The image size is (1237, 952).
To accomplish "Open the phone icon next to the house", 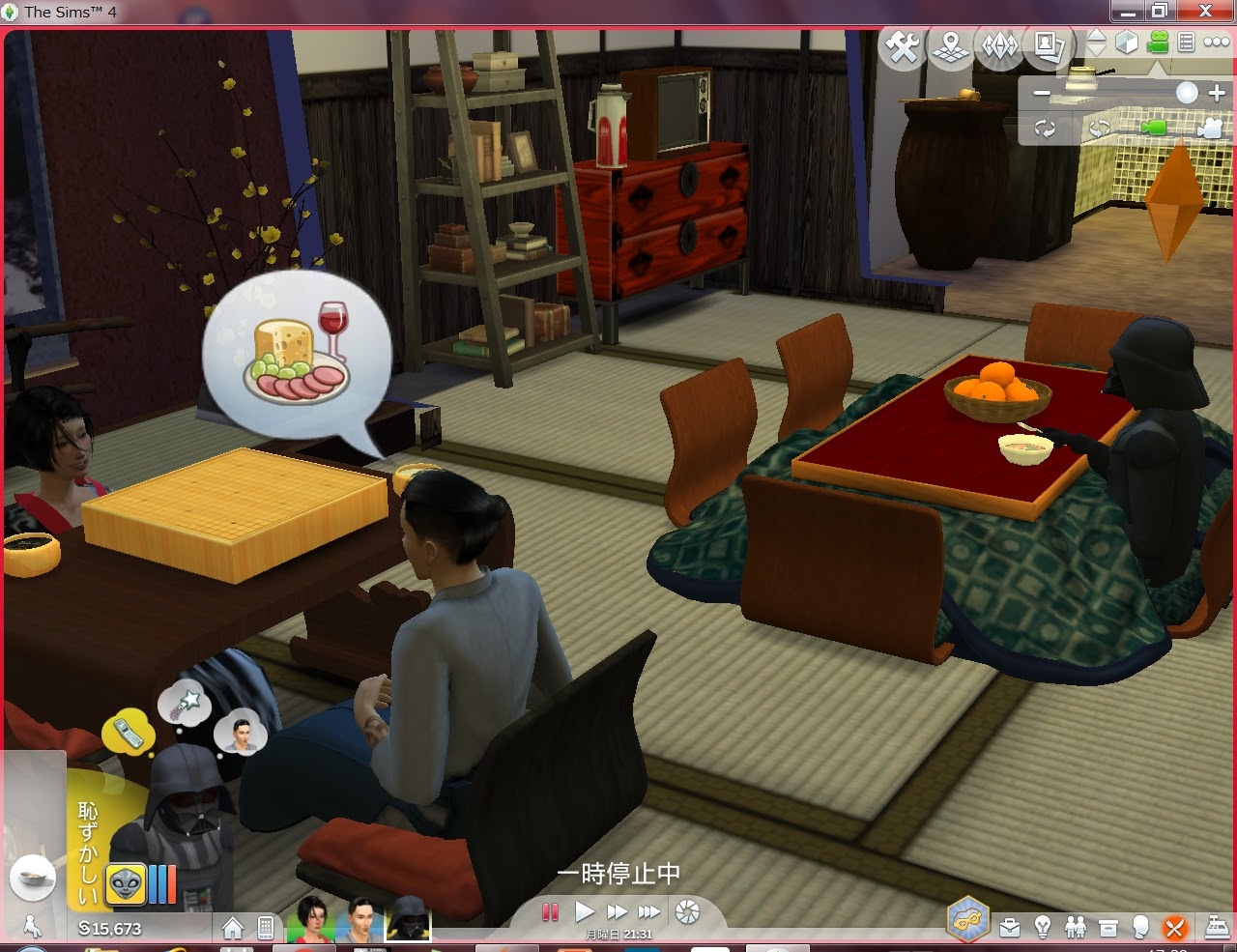I will (x=265, y=929).
